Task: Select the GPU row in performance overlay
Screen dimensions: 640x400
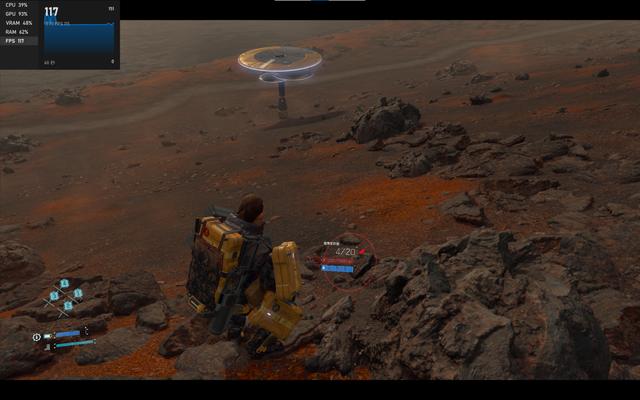Action: tap(20, 14)
